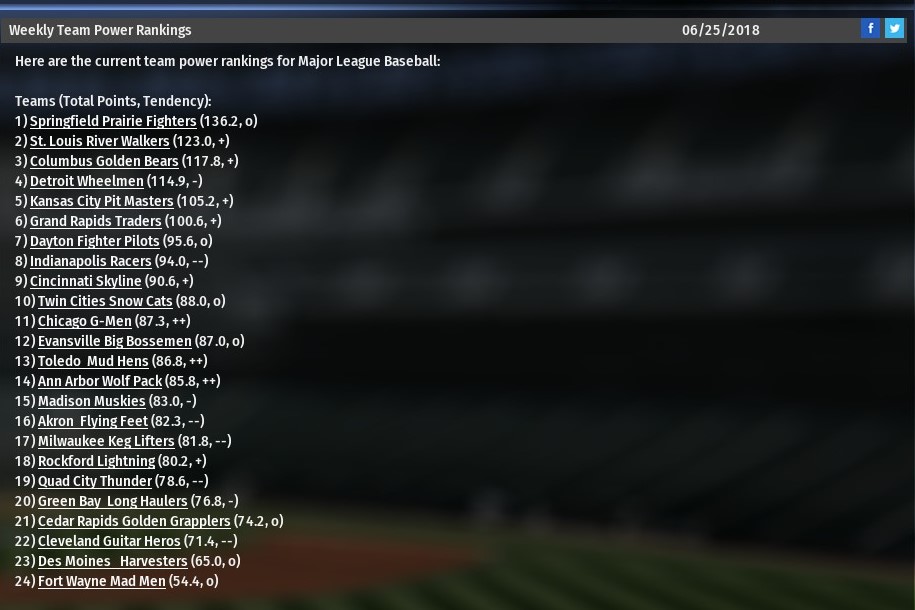
Task: Click the Quad City Thunder link
Action: pyautogui.click(x=95, y=481)
